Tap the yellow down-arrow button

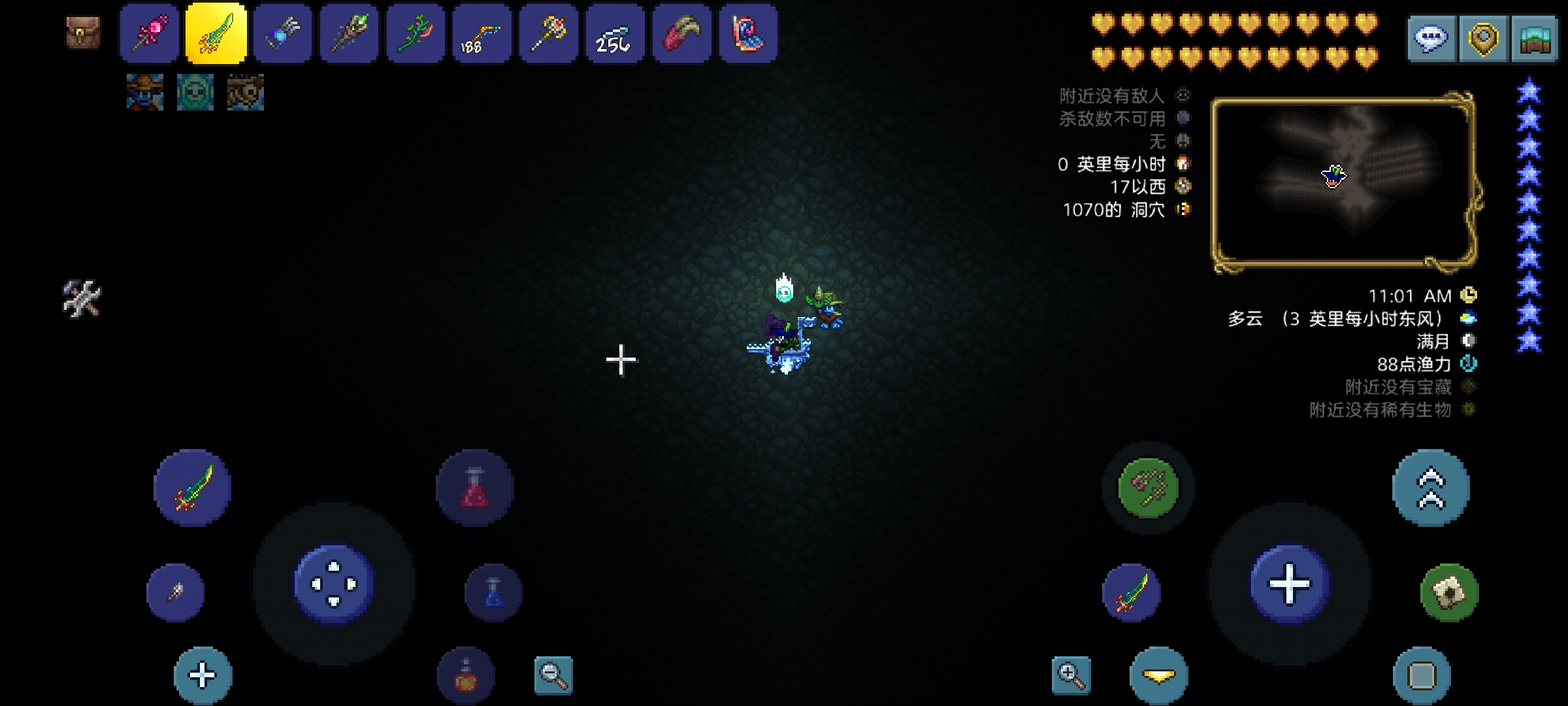[x=1159, y=675]
